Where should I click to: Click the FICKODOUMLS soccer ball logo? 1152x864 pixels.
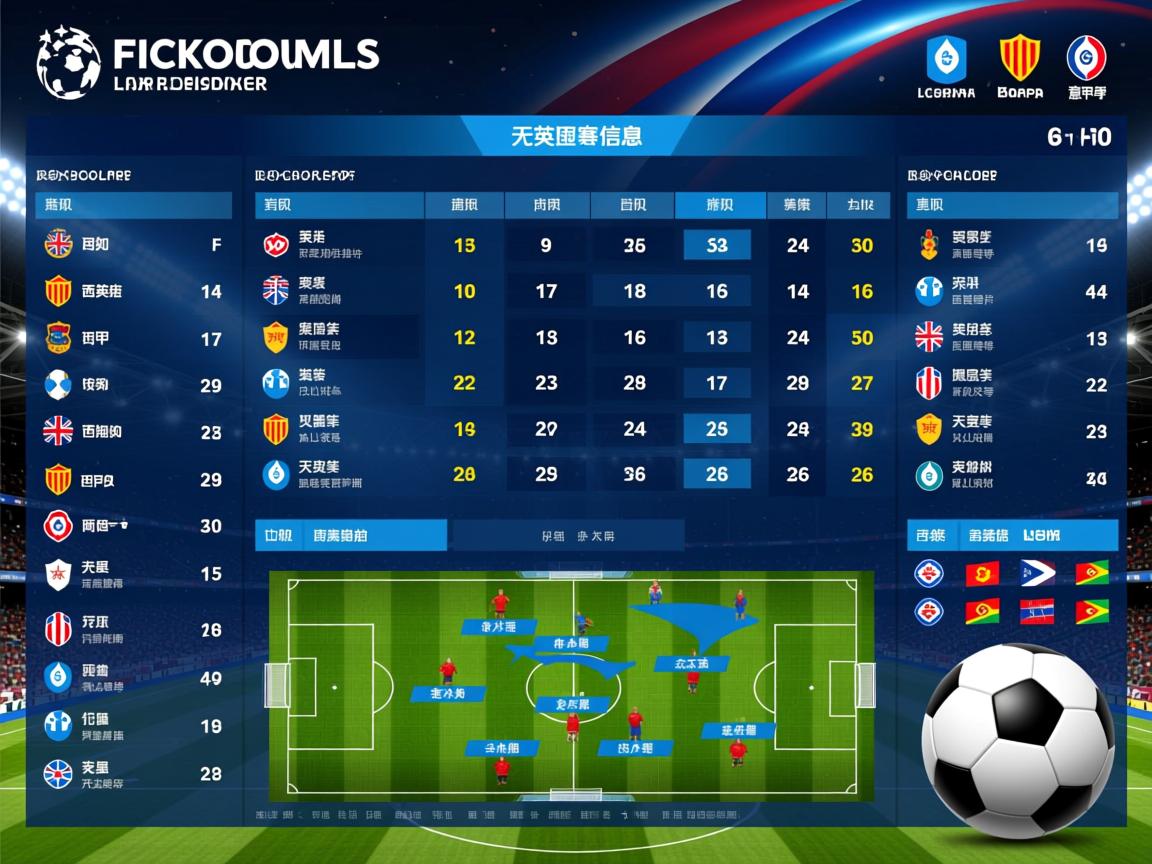point(68,62)
